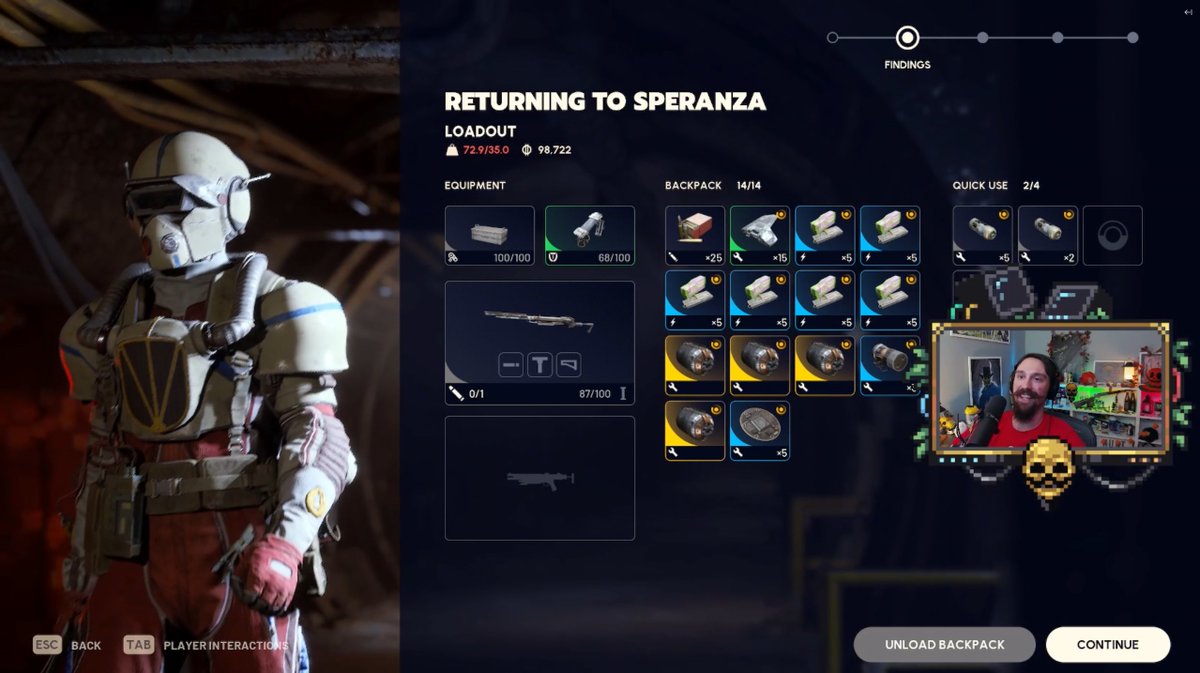Choose the round circuit-board item in backpack
Viewport: 1200px width, 673px height.
pyautogui.click(x=760, y=430)
